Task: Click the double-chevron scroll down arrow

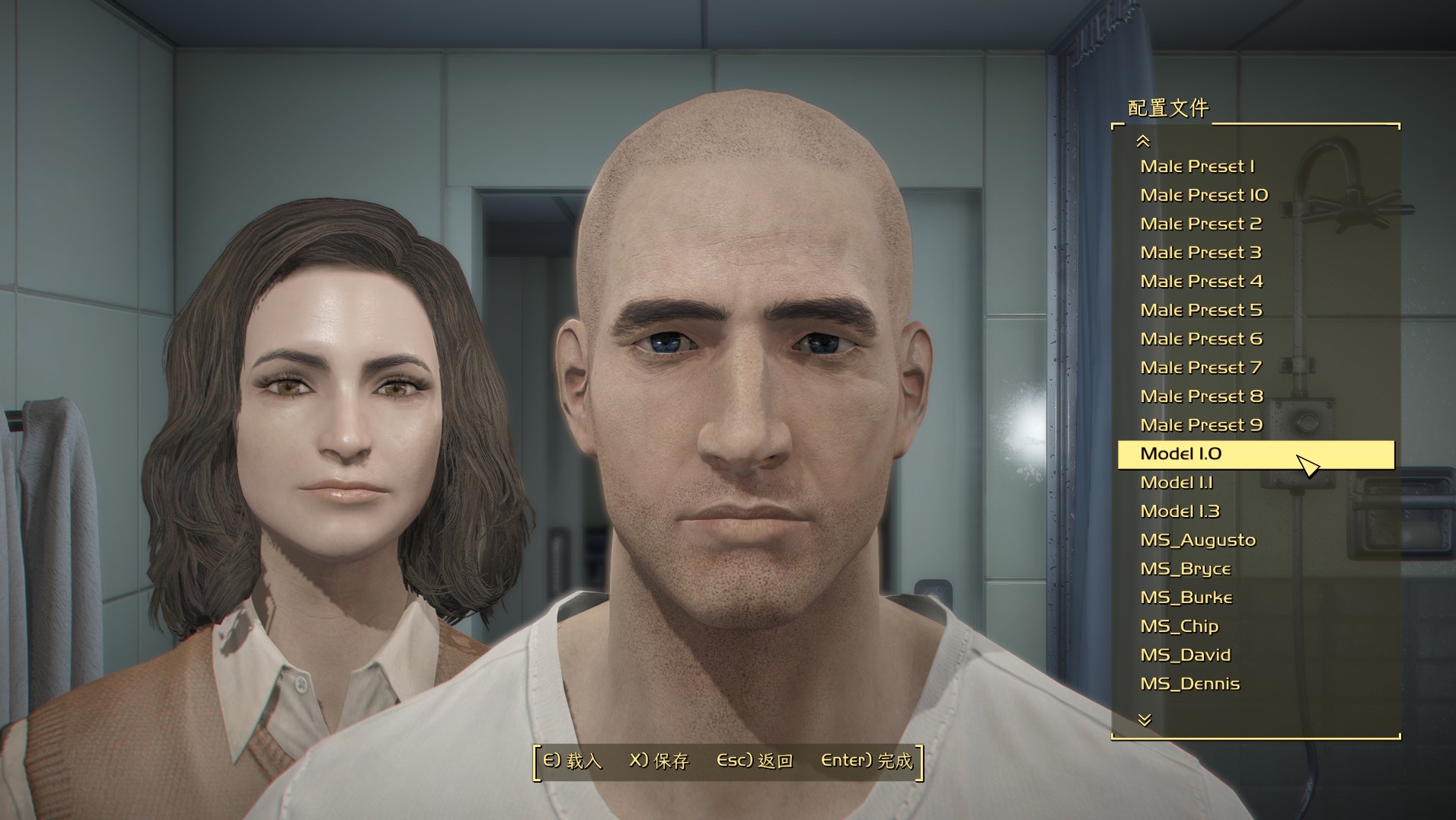Action: (1145, 719)
